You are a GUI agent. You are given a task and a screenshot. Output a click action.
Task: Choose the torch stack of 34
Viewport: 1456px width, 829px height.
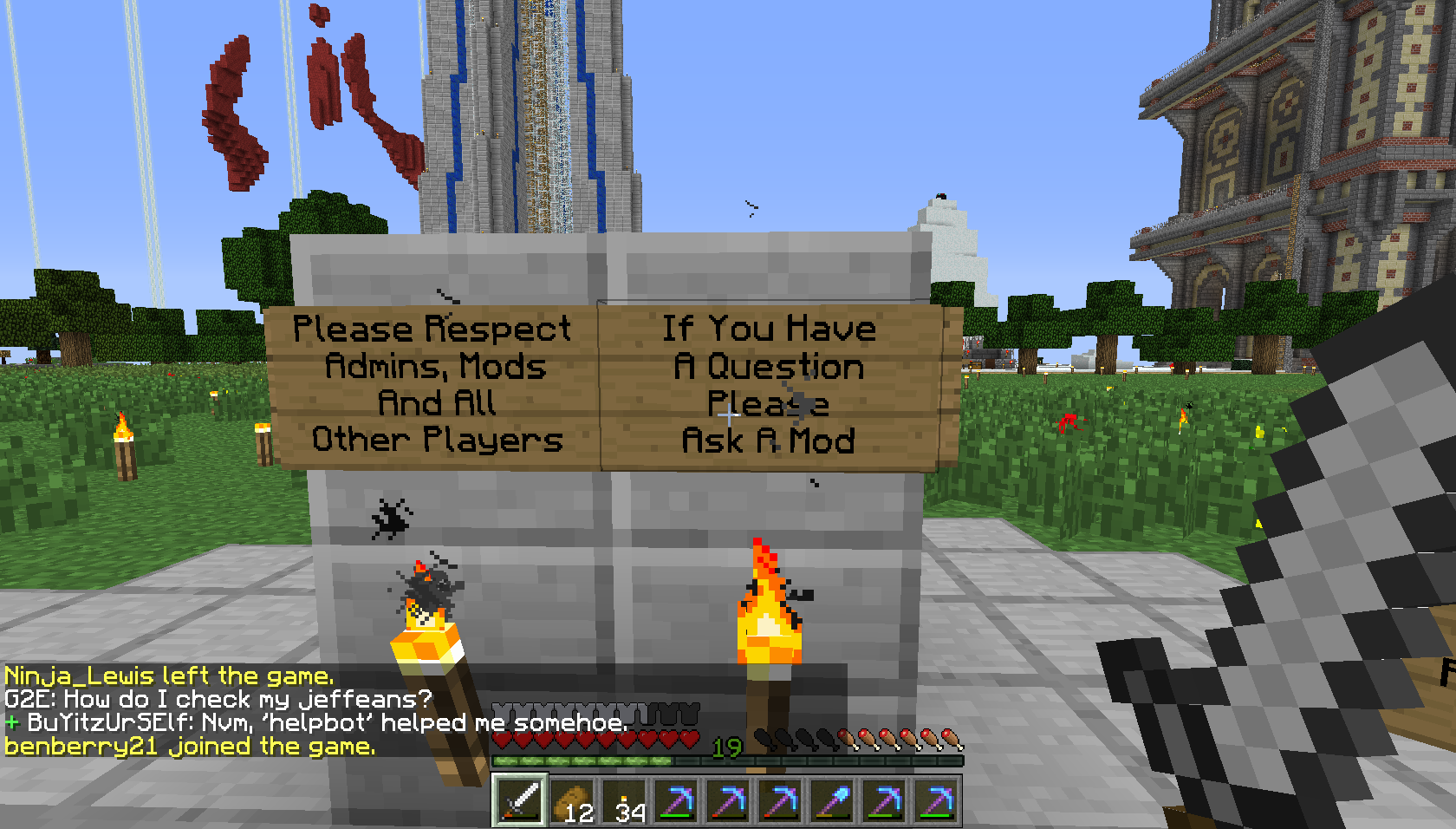point(625,800)
